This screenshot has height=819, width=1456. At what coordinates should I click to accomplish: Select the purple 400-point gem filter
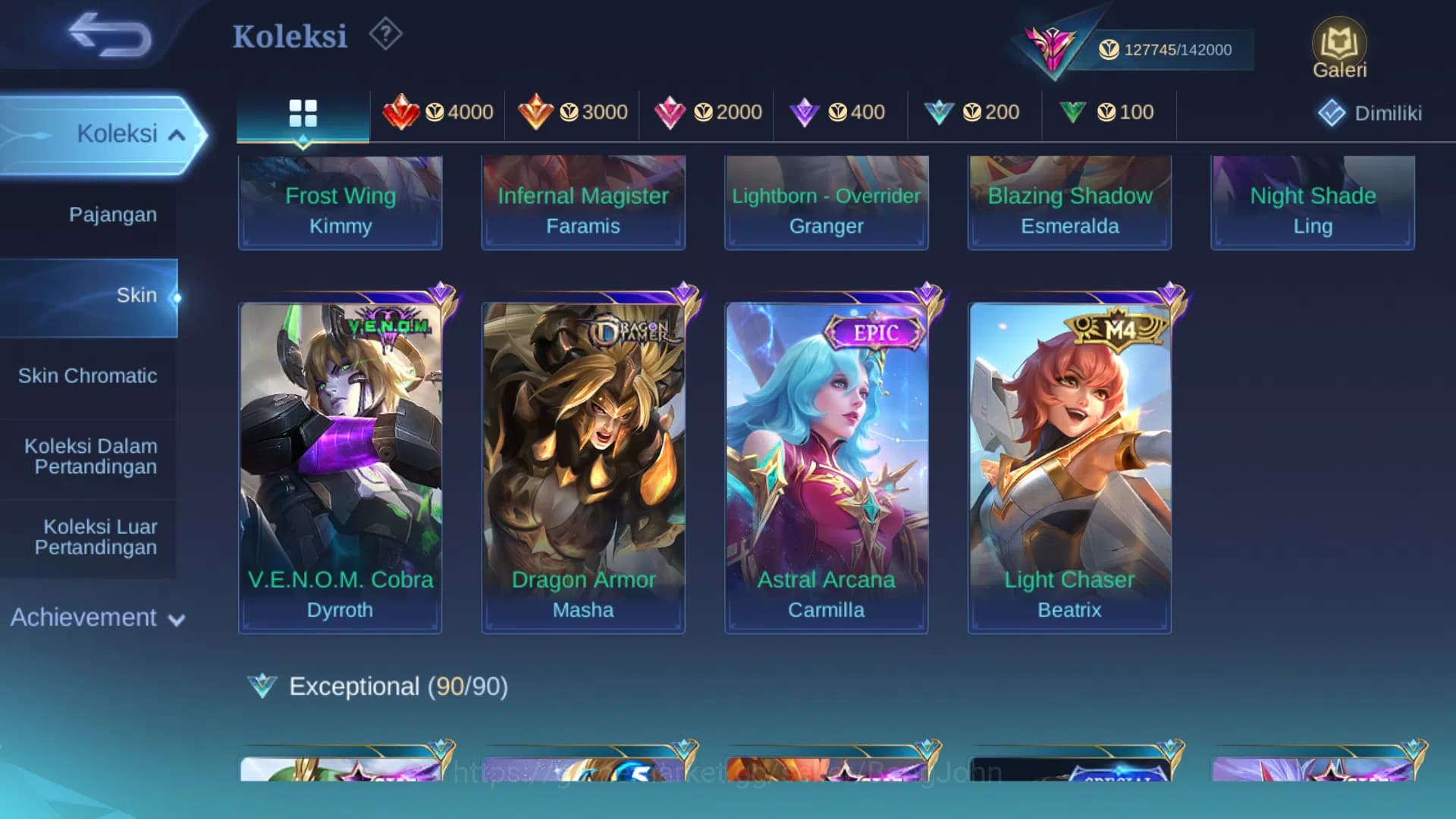838,112
